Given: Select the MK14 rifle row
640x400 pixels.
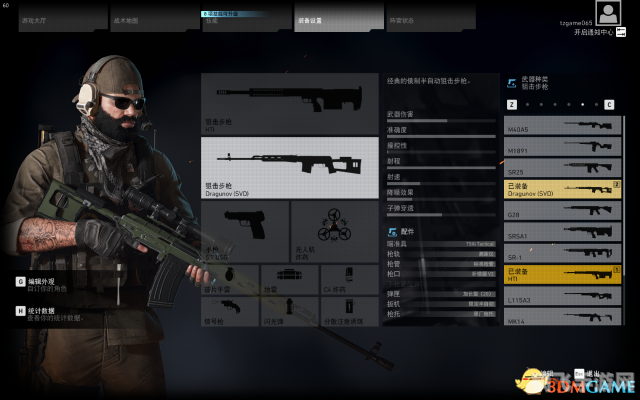Looking at the screenshot, I should tap(563, 318).
